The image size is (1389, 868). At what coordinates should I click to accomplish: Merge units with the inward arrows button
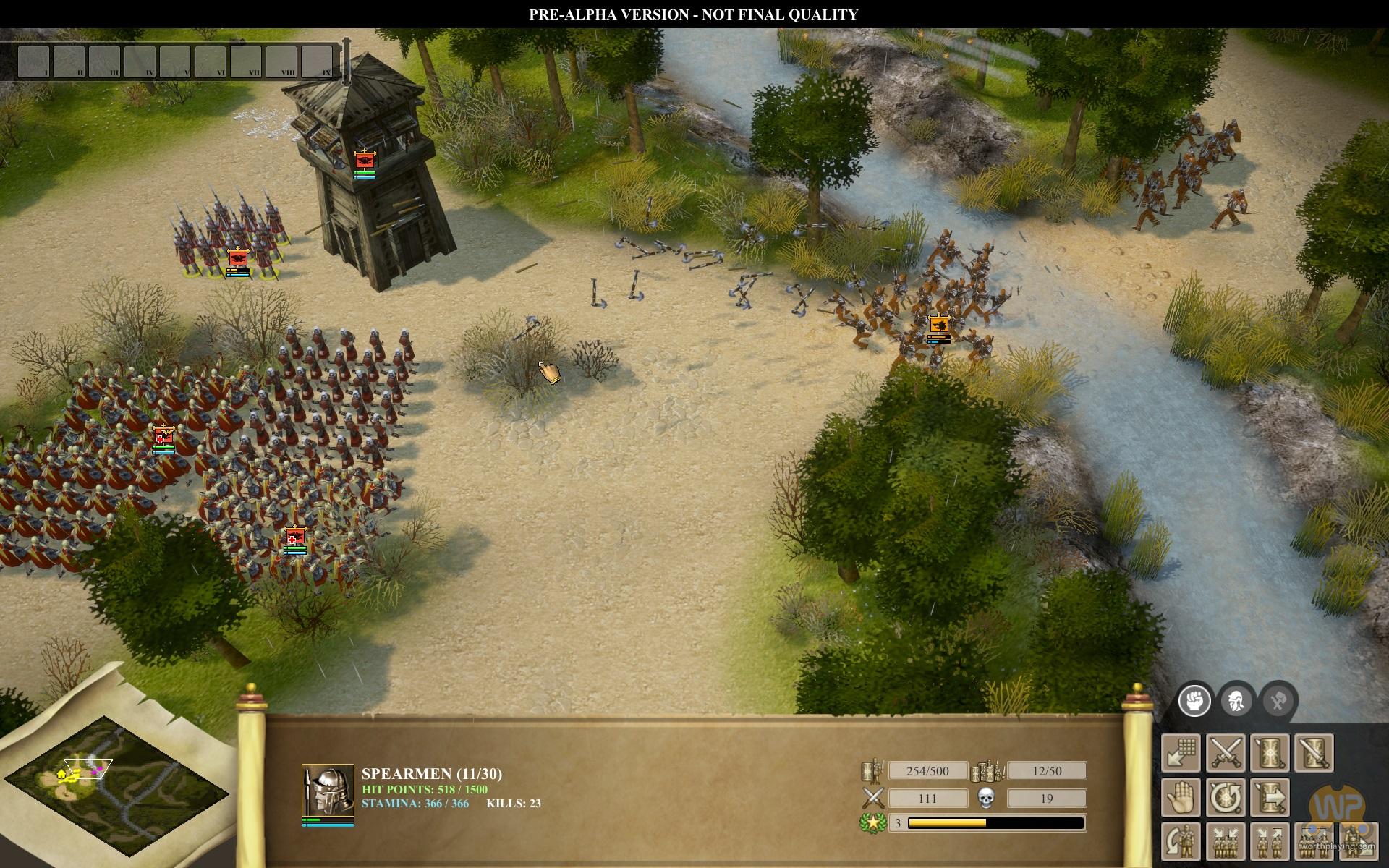point(1226,841)
